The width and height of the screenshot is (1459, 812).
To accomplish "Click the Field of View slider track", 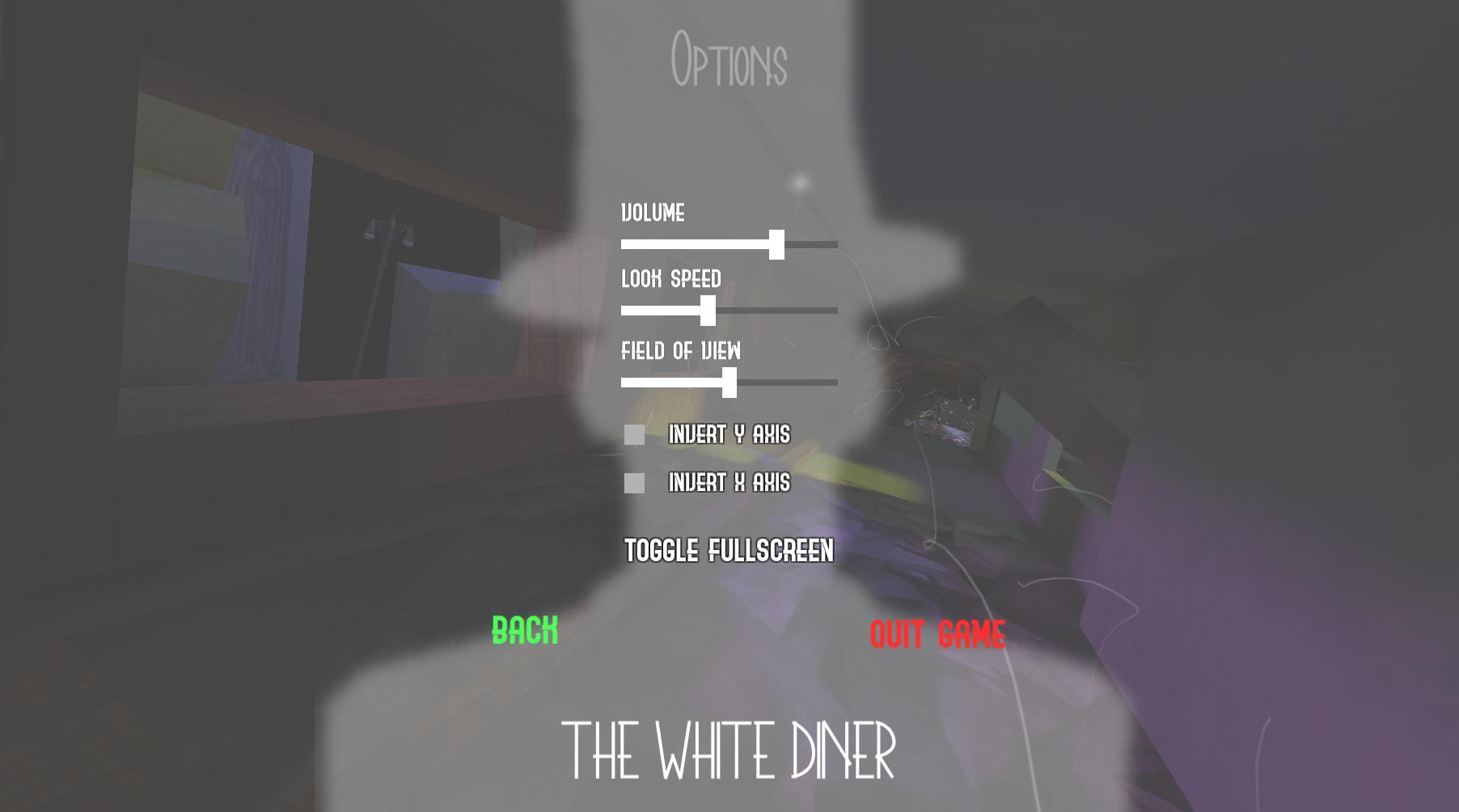I will [x=793, y=381].
